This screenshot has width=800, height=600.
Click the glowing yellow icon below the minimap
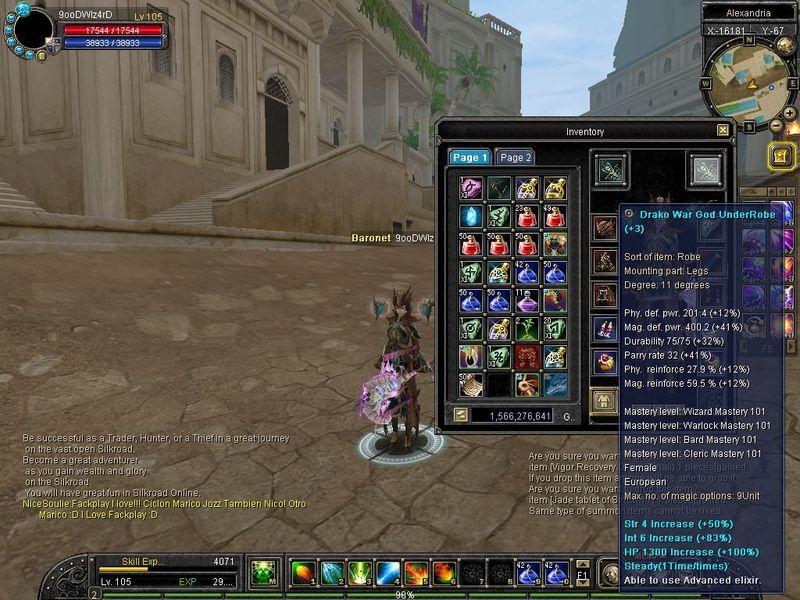[x=781, y=156]
